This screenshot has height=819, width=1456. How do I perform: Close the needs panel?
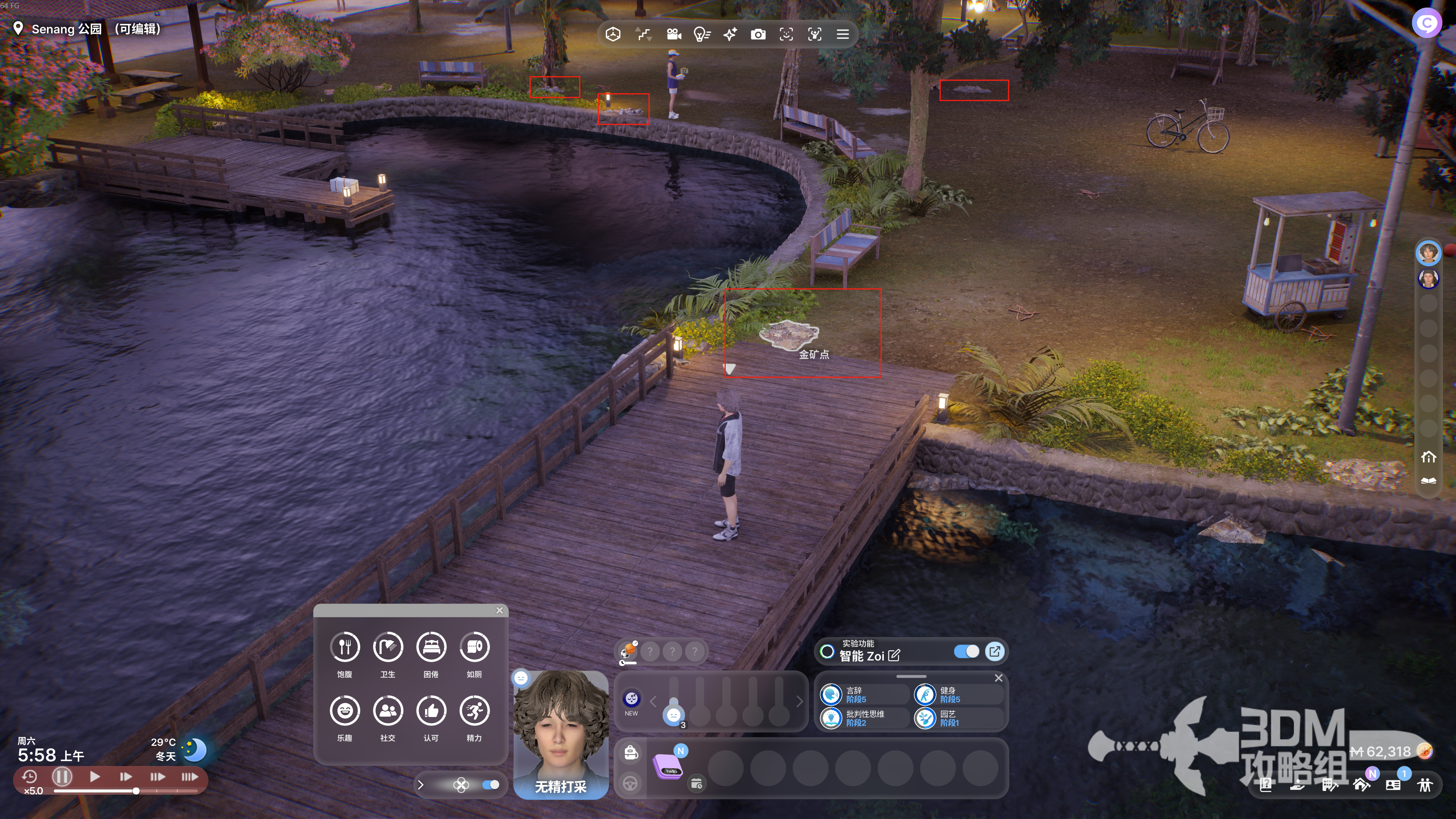[499, 610]
